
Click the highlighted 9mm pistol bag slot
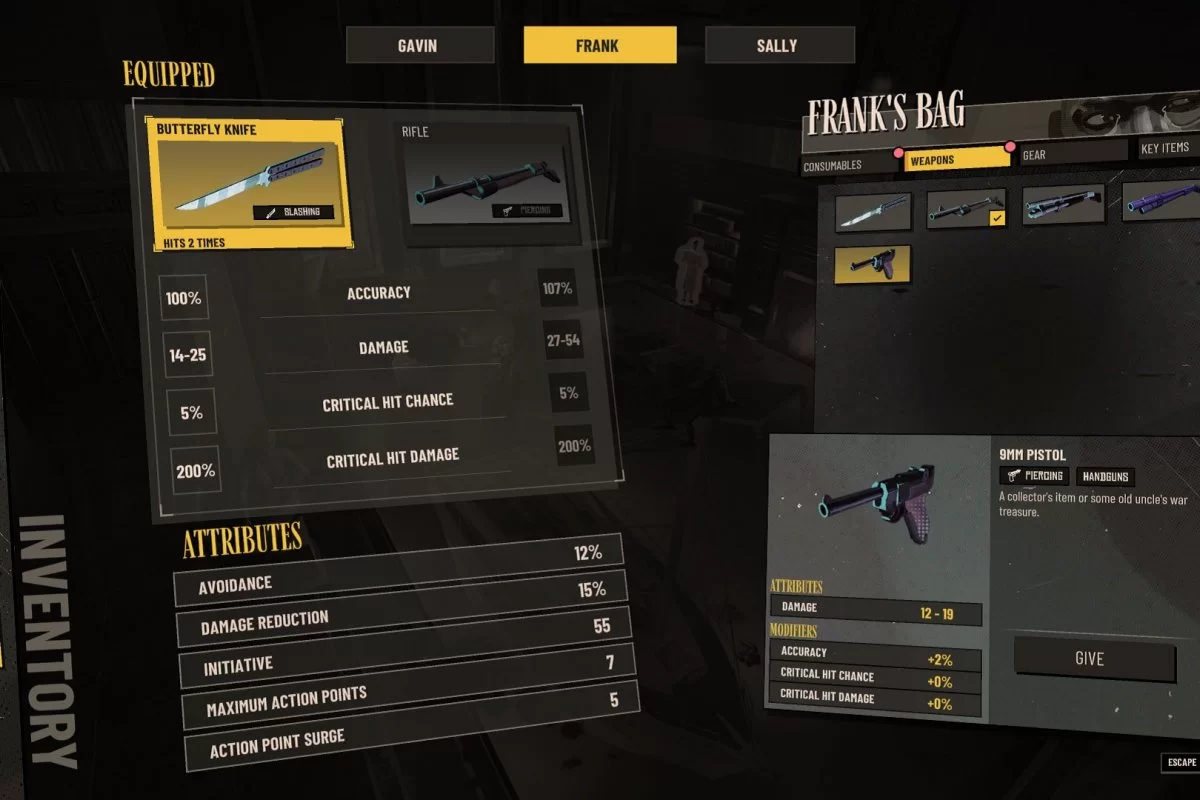pyautogui.click(x=872, y=264)
